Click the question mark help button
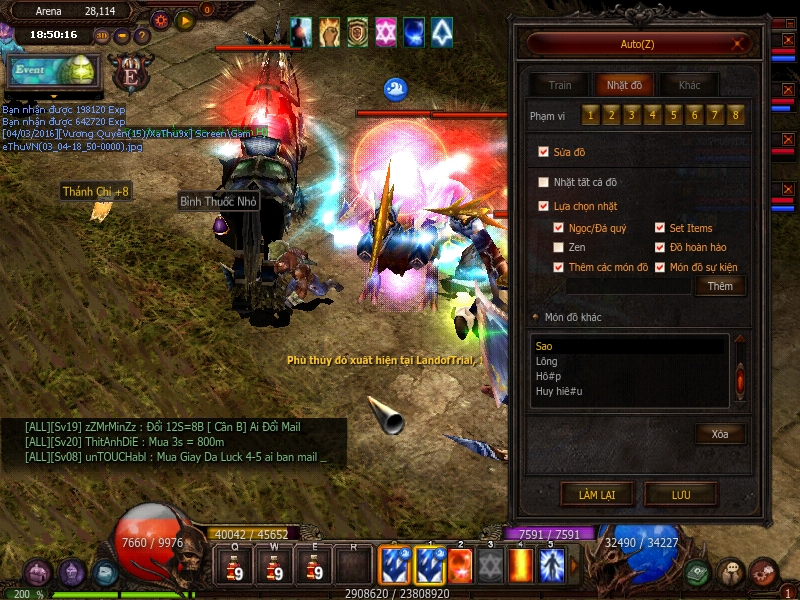 click(x=142, y=36)
